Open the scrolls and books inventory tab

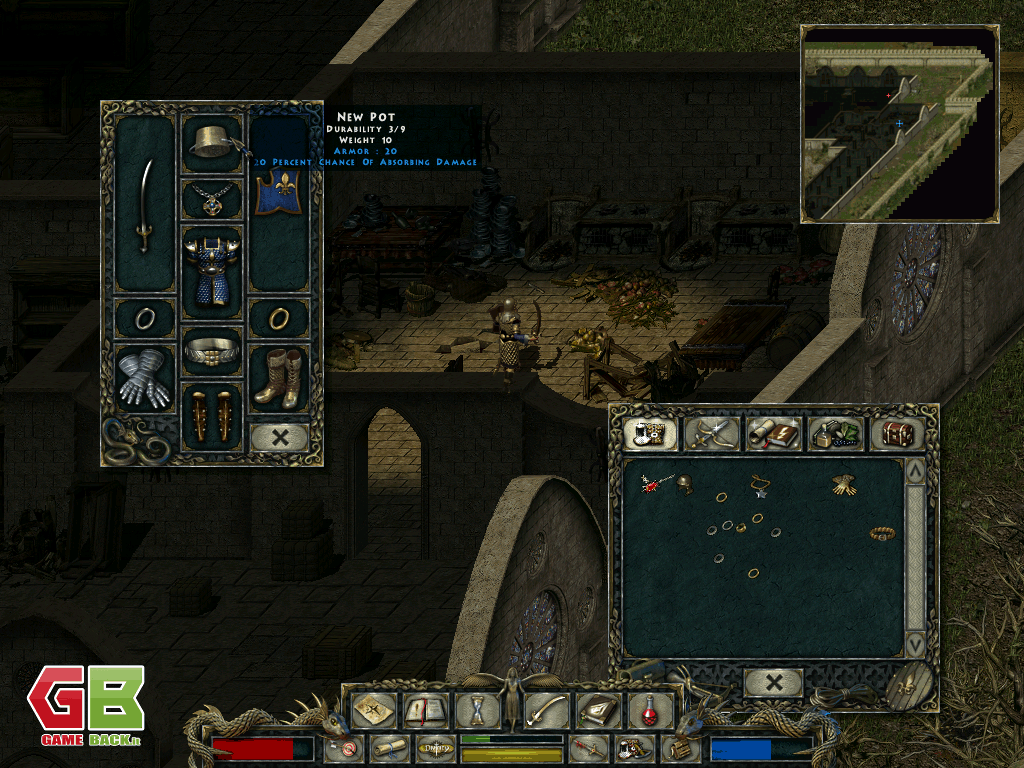[x=774, y=433]
